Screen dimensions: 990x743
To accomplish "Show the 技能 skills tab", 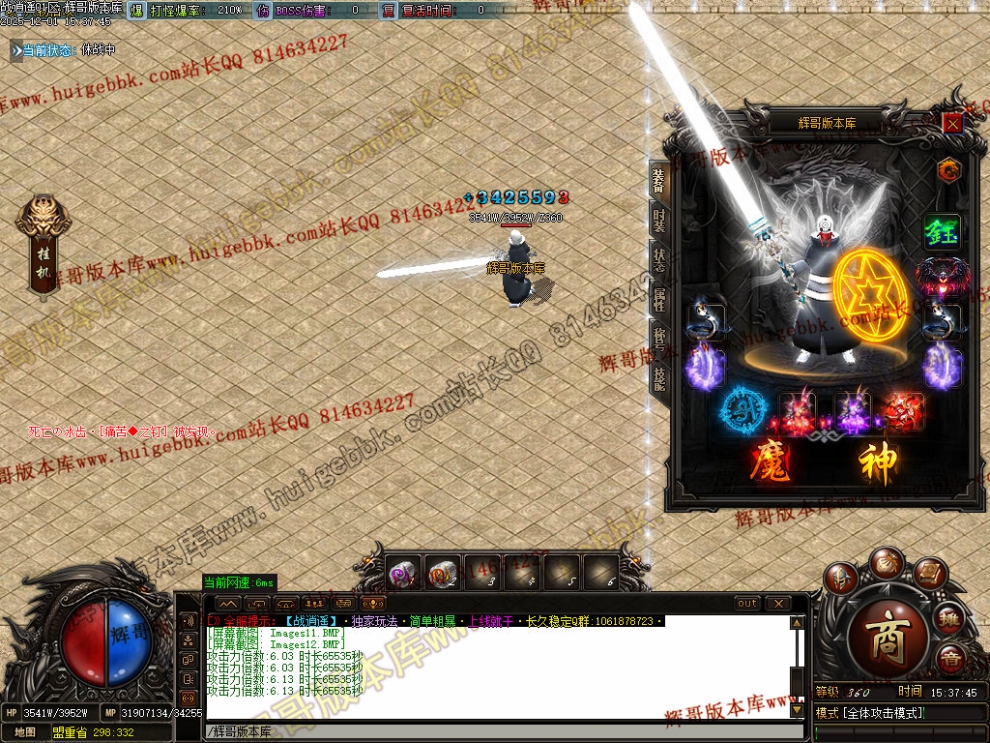I will [x=659, y=379].
